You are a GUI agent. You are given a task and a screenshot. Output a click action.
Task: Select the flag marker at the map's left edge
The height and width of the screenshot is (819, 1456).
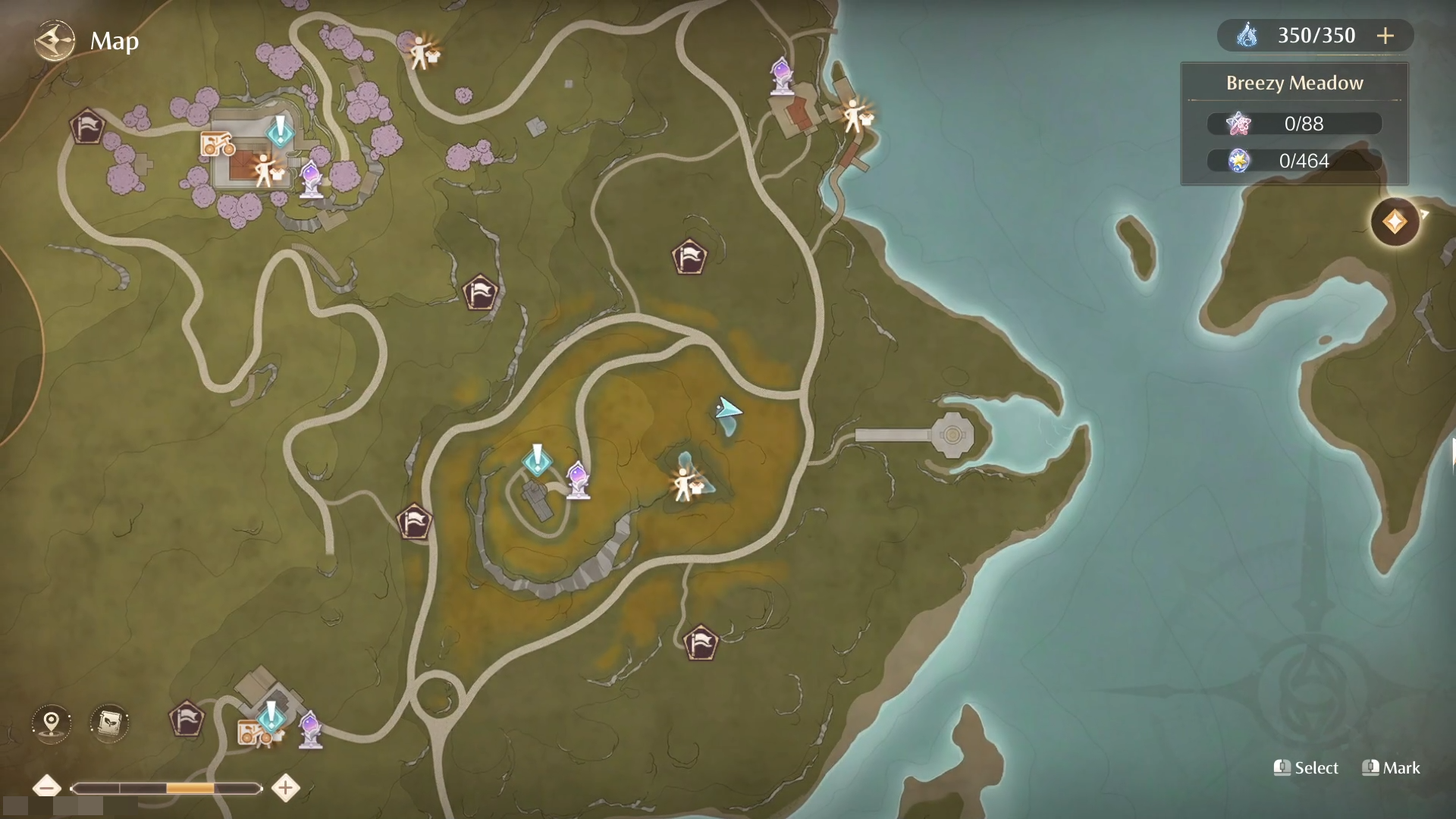pos(87,126)
